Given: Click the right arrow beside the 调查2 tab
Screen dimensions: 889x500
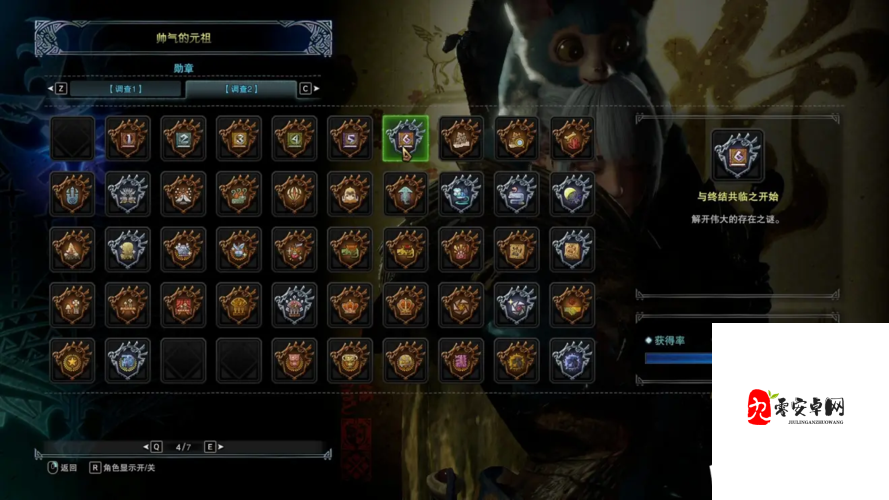Looking at the screenshot, I should [317, 88].
